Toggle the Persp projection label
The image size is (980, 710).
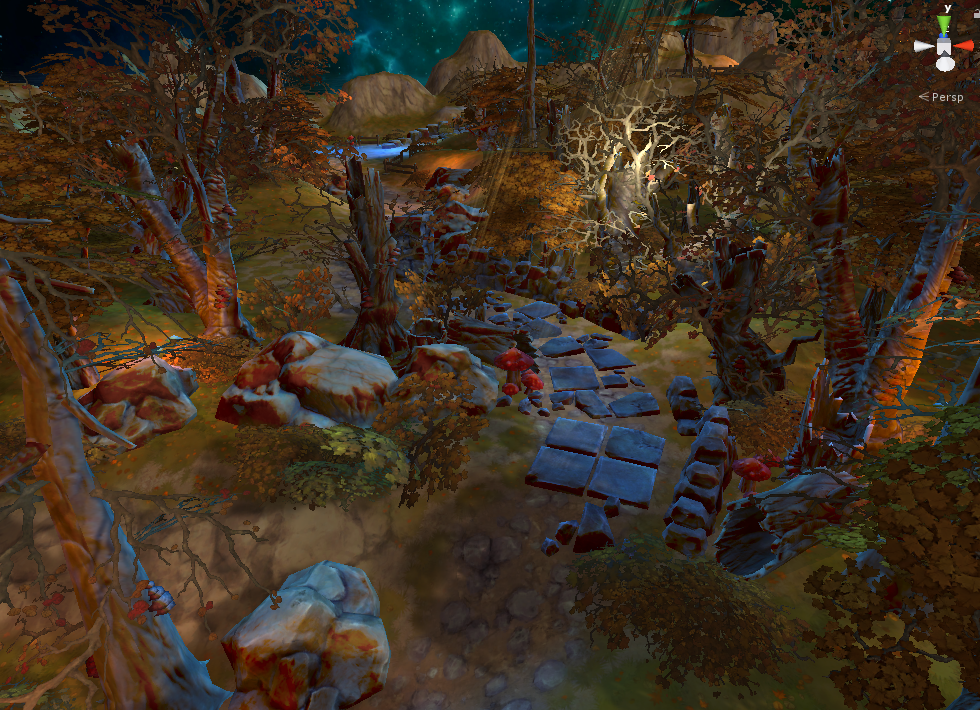point(946,97)
